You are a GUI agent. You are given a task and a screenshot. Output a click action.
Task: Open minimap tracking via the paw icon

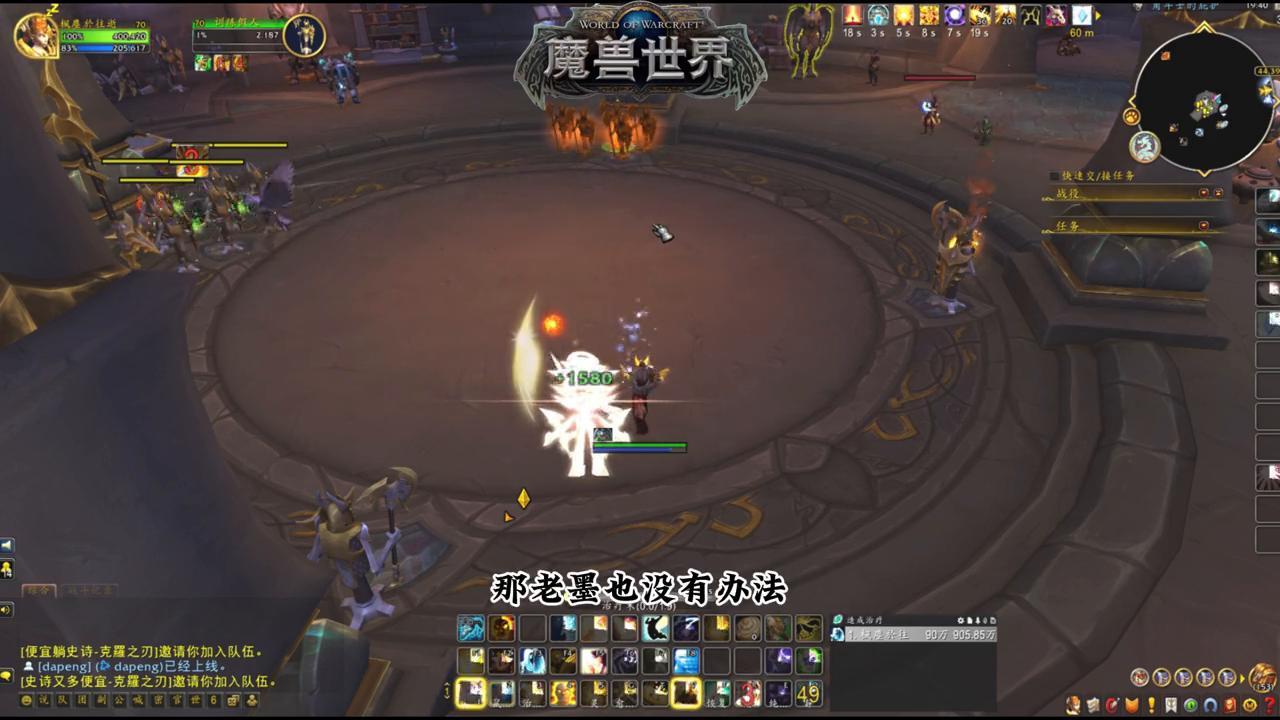click(x=1130, y=114)
